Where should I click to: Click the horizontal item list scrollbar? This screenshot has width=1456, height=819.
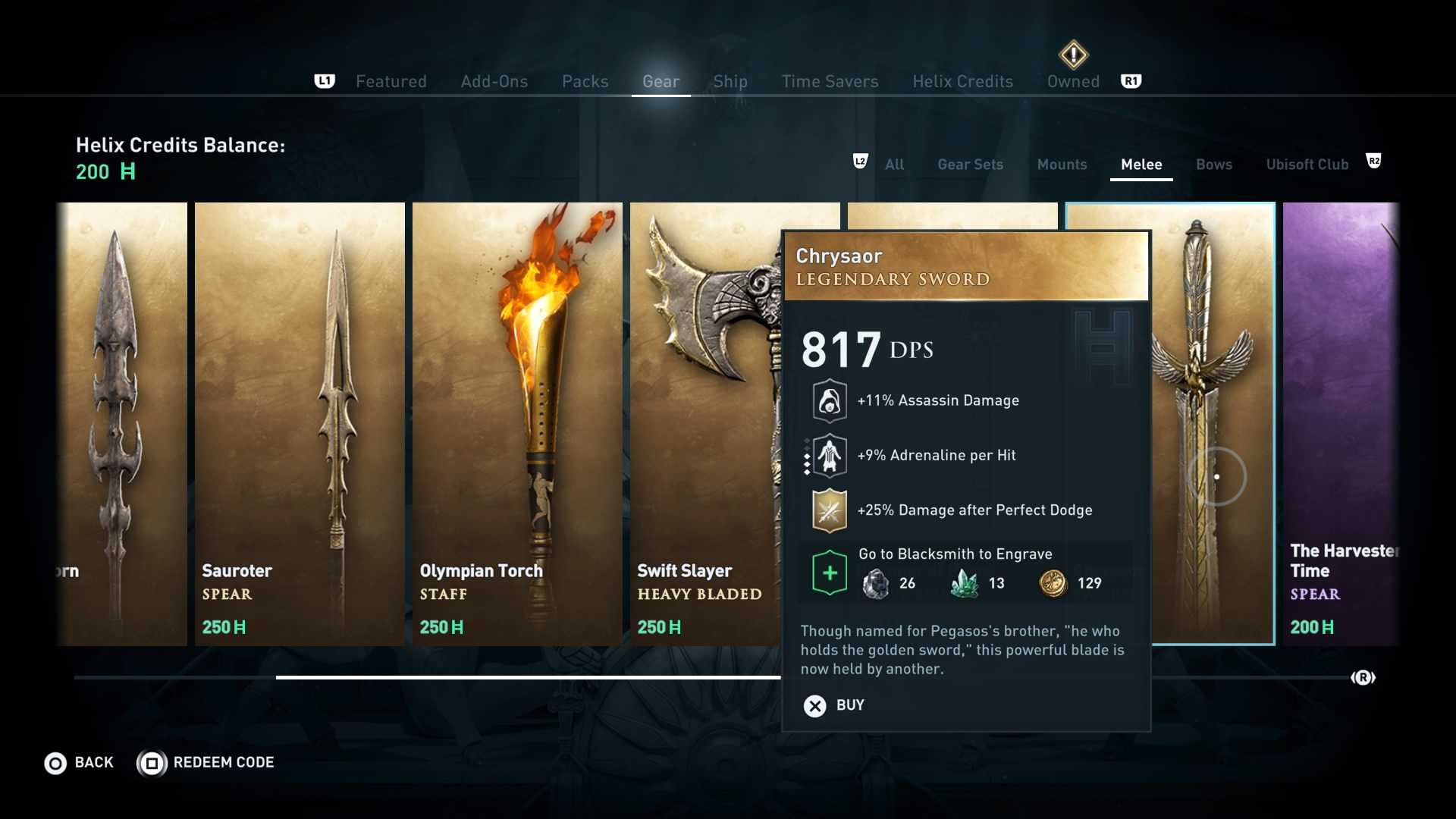531,677
